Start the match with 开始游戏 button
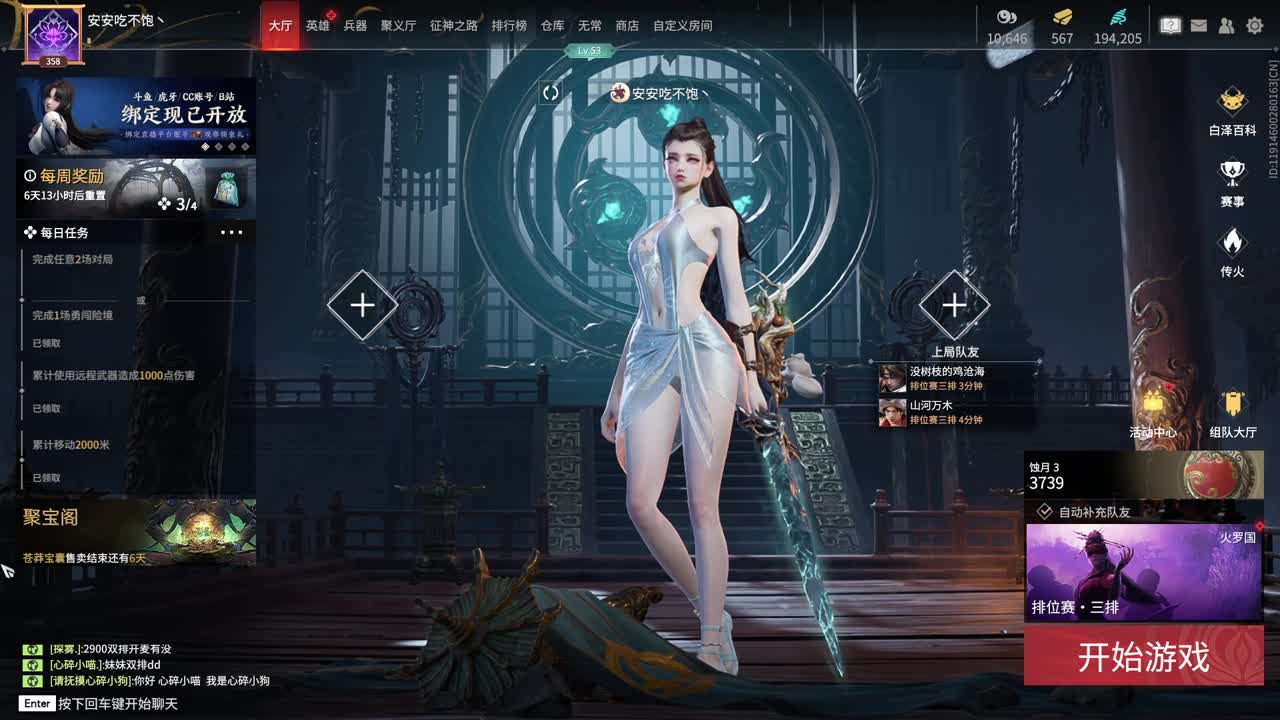This screenshot has width=1280, height=720. [x=1143, y=656]
